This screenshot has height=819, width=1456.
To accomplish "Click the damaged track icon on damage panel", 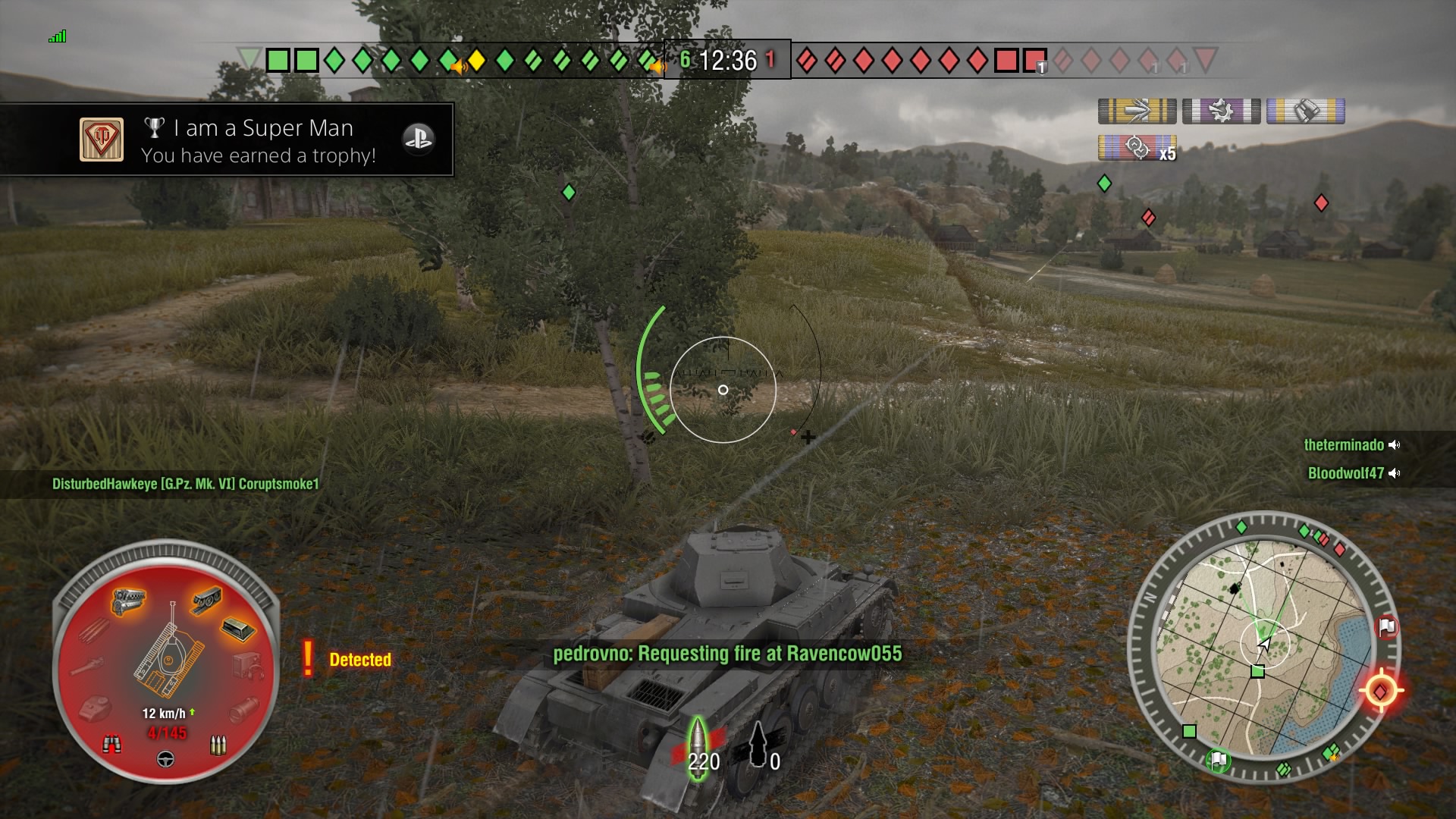I will 206,601.
